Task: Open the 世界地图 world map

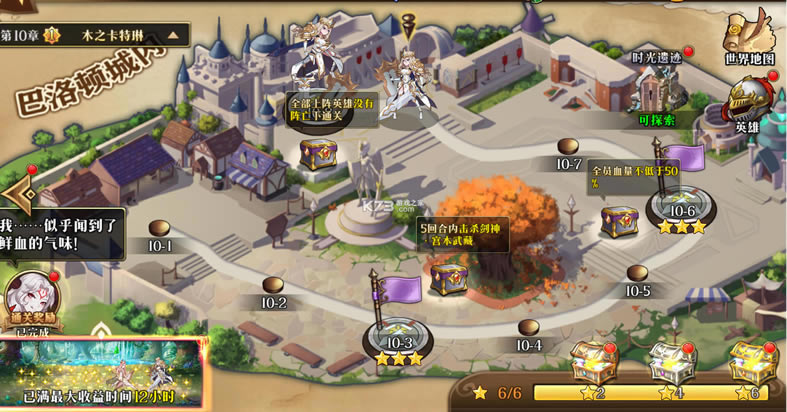Action: [750, 38]
